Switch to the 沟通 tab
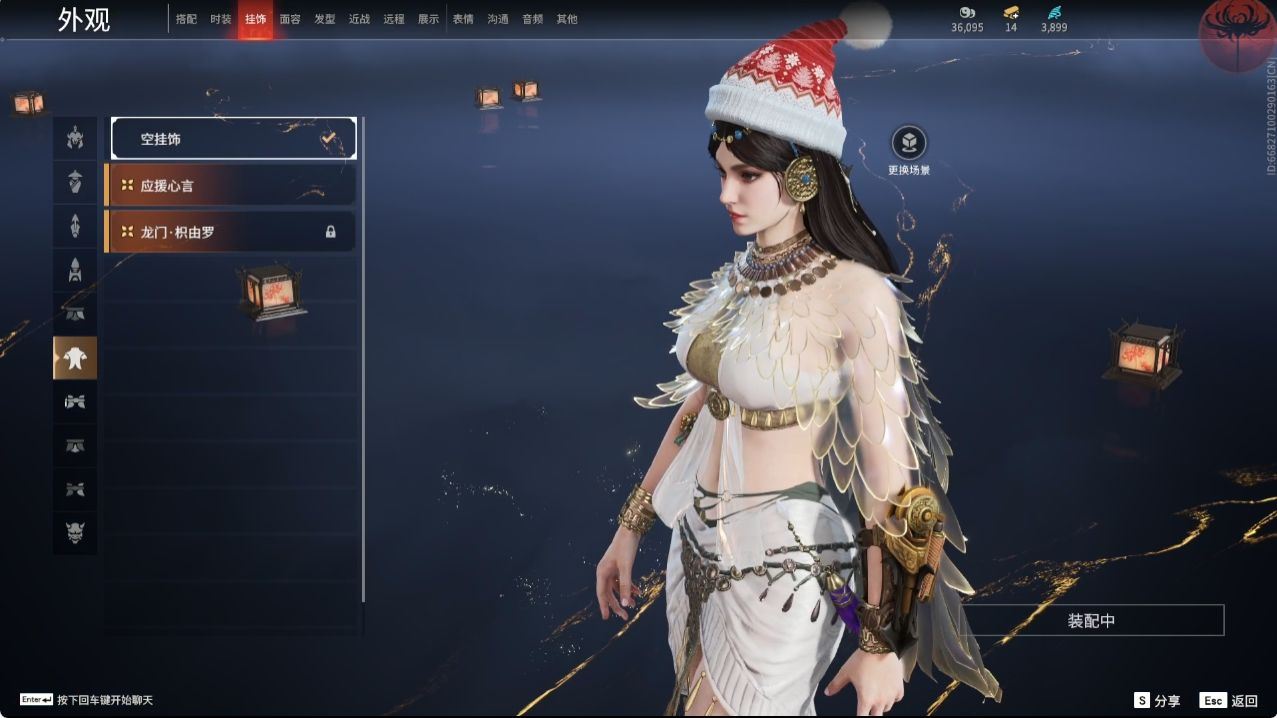Viewport: 1277px width, 718px height. click(x=498, y=19)
